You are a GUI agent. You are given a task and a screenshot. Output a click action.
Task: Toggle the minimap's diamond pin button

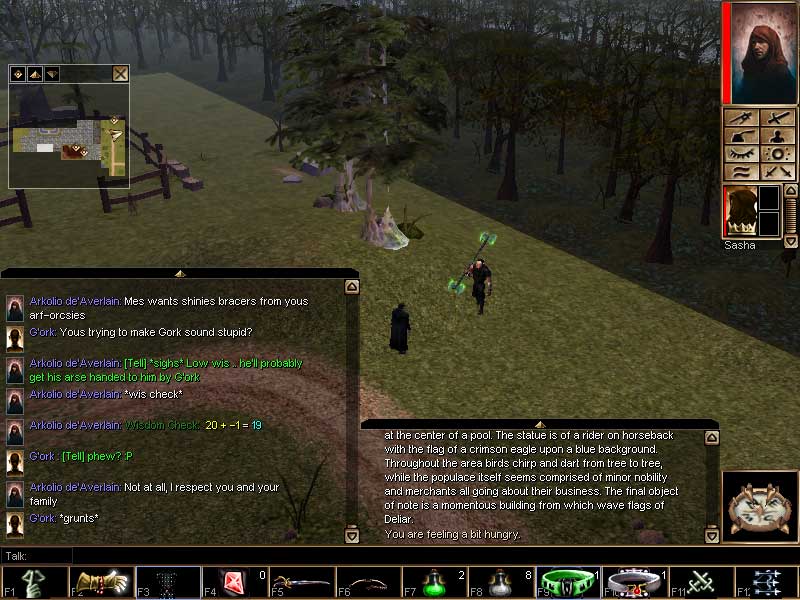pyautogui.click(x=17, y=73)
